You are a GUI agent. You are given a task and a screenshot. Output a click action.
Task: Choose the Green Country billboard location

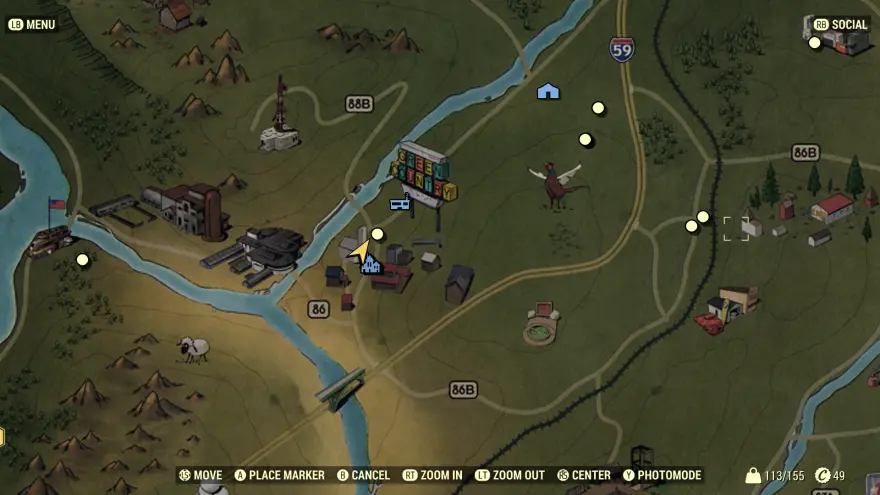click(x=426, y=174)
